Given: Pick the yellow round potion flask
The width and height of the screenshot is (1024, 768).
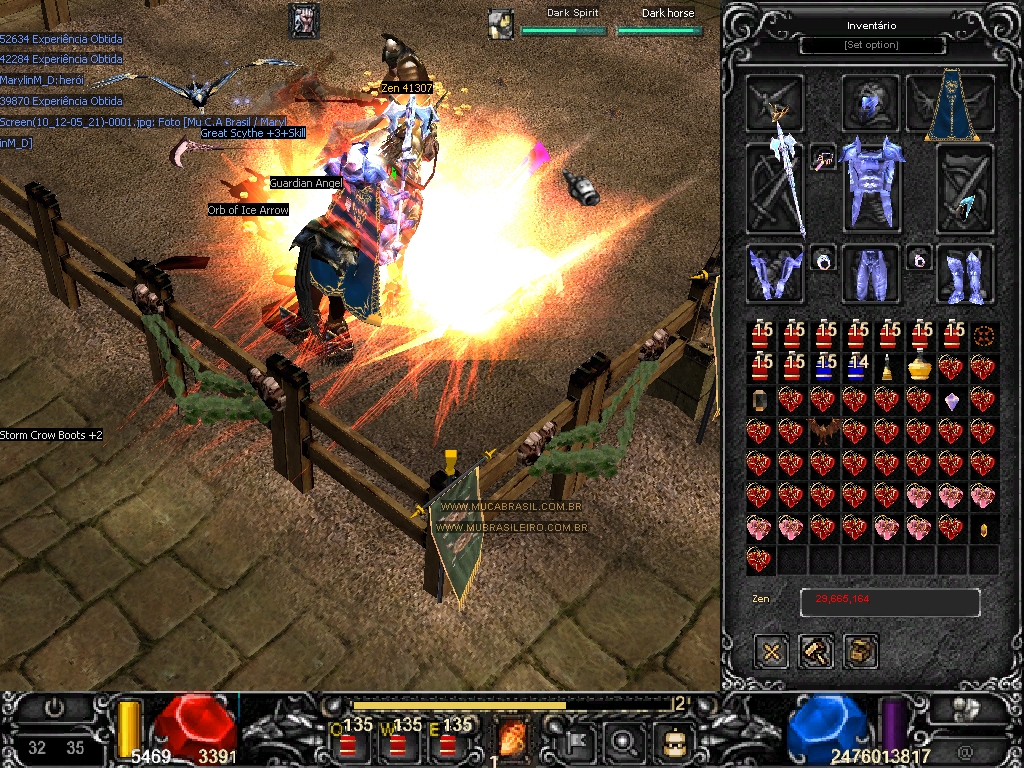Looking at the screenshot, I should point(919,368).
